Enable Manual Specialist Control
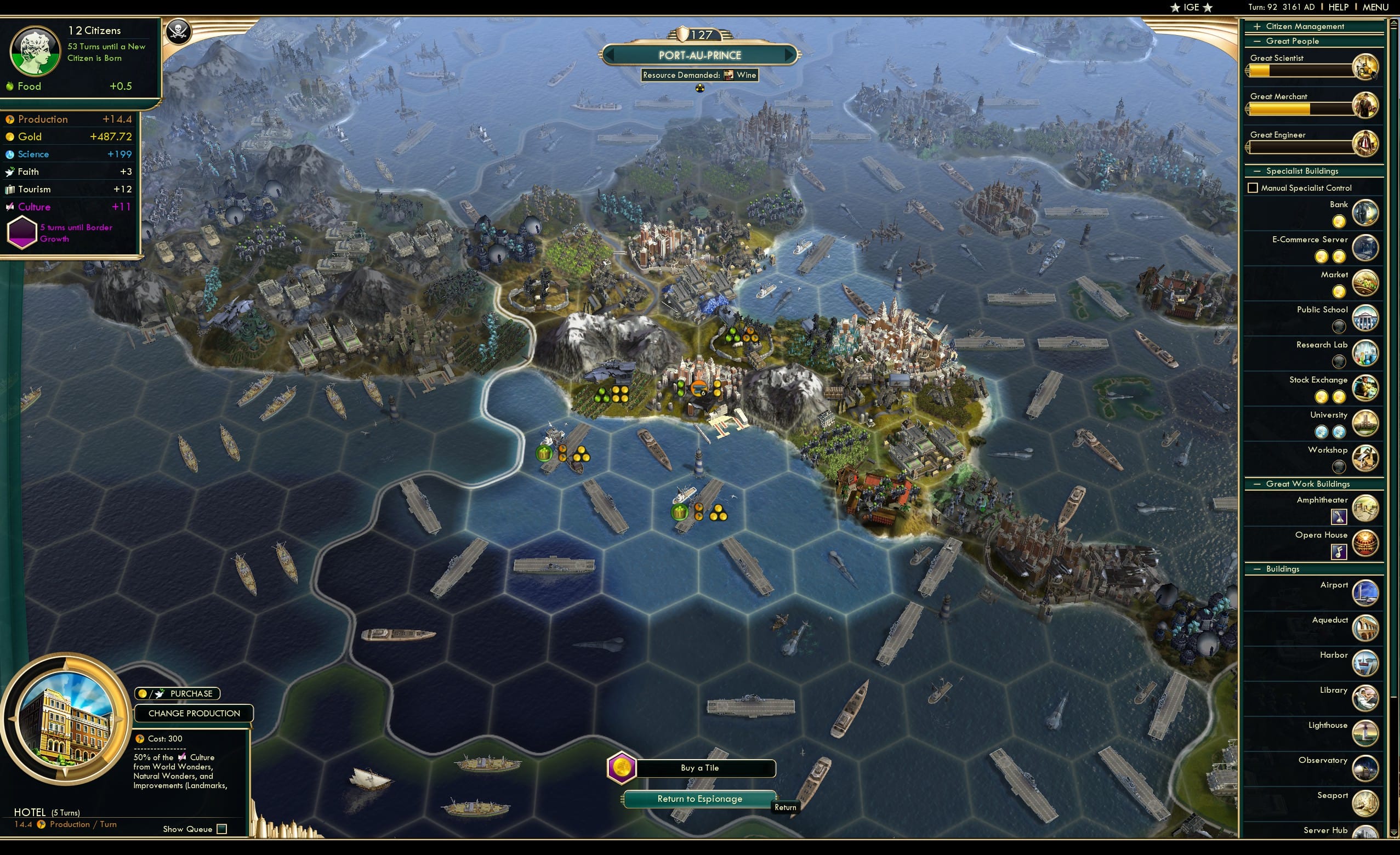This screenshot has height=855, width=1400. 1253,187
